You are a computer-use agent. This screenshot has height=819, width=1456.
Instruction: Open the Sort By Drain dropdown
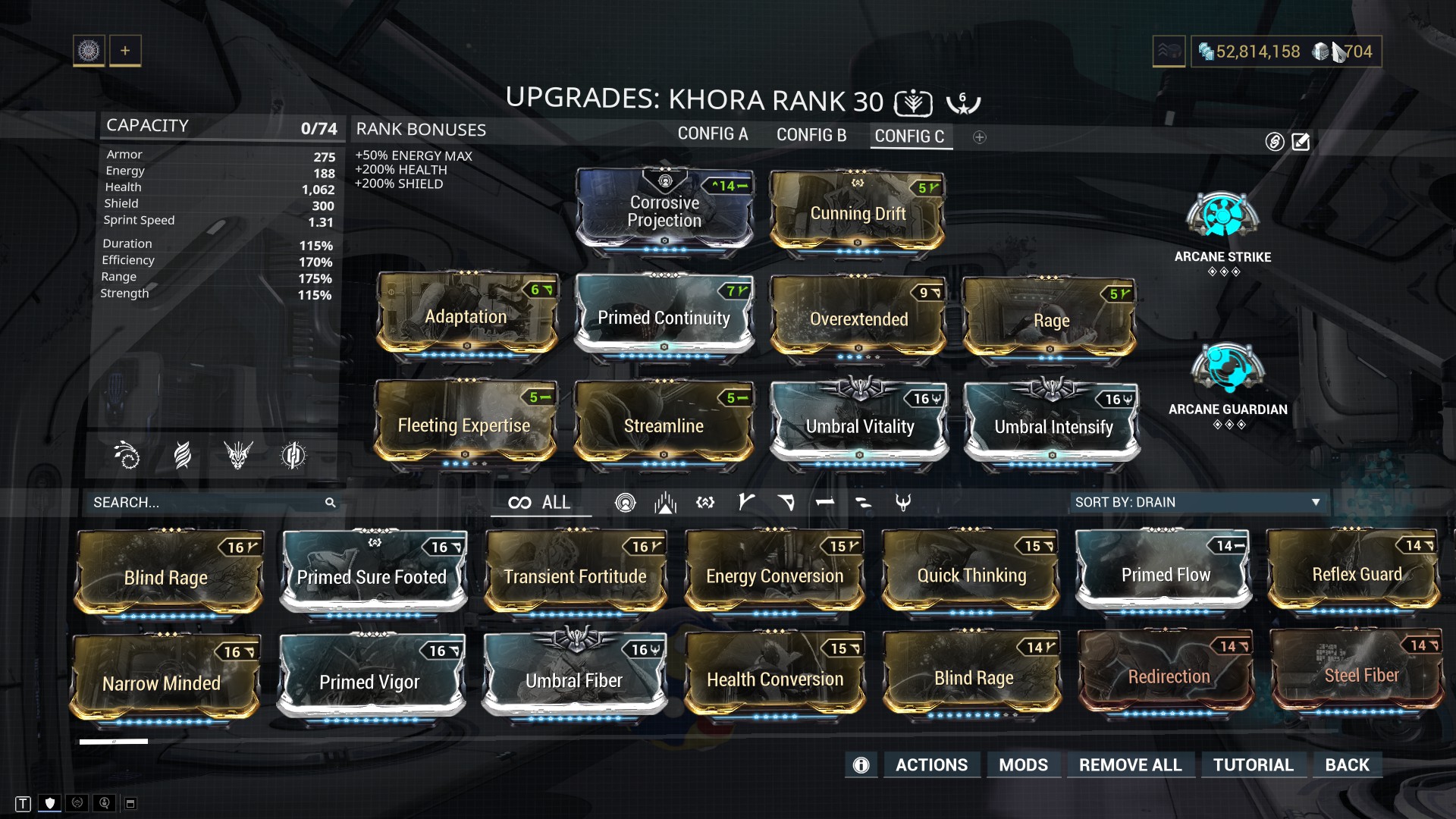[1197, 502]
